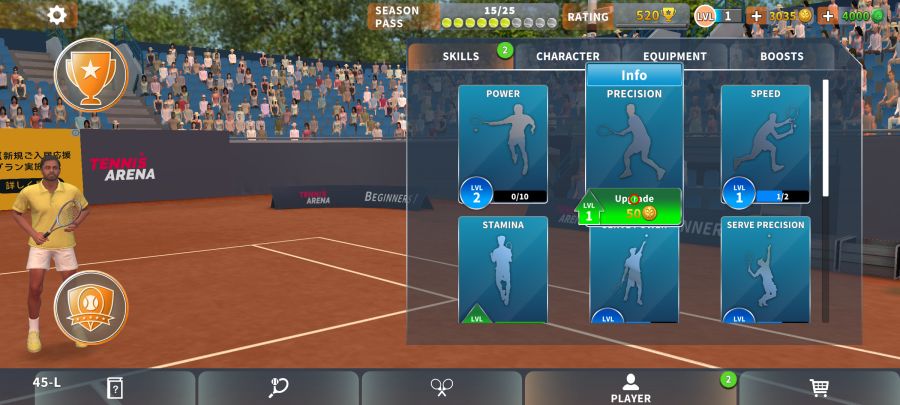900x405 pixels.
Task: Open the trophy tournament button
Action: [90, 74]
